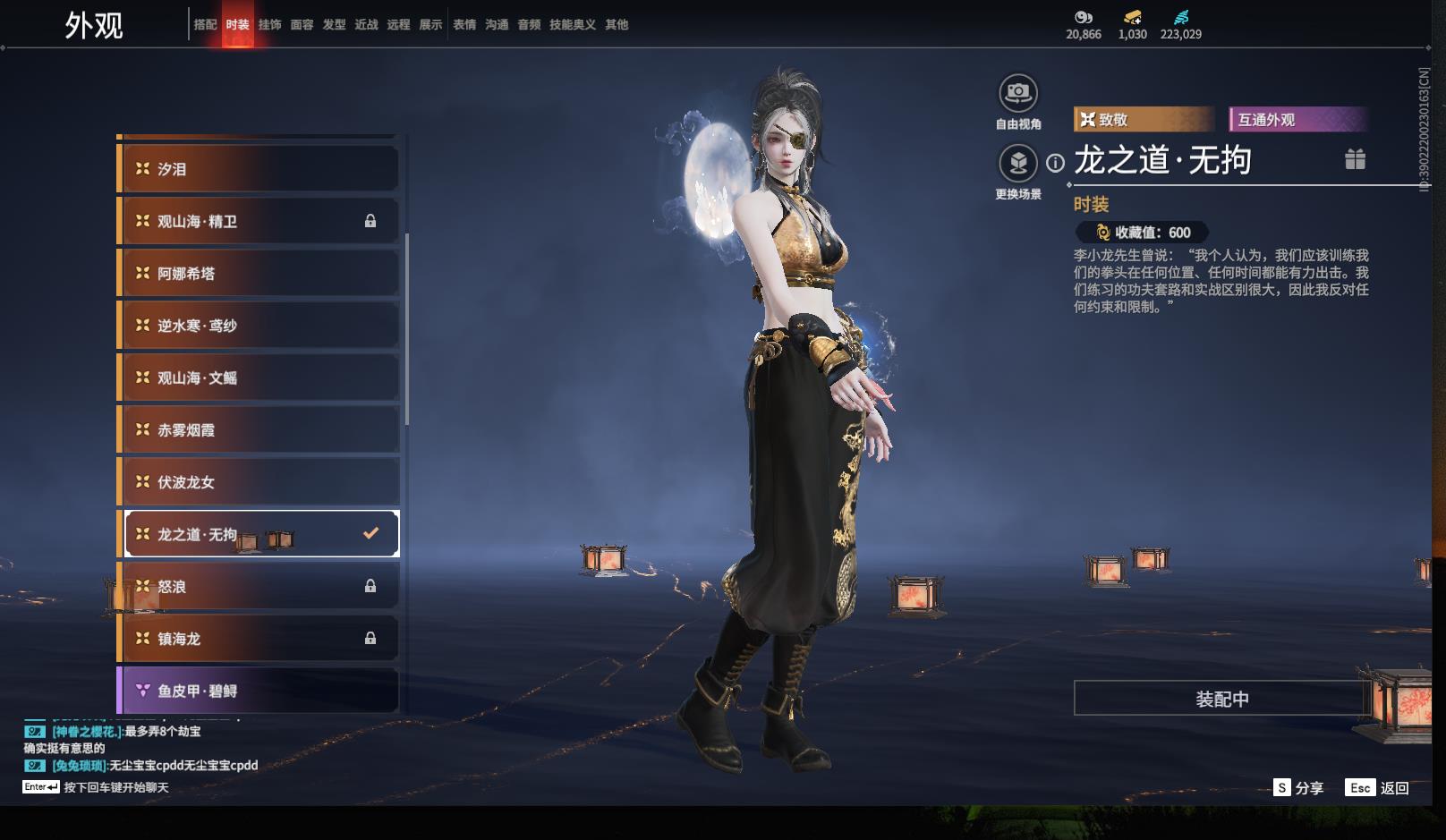Switch to the 表情 emote tab
Image resolution: width=1446 pixels, height=840 pixels.
[464, 25]
